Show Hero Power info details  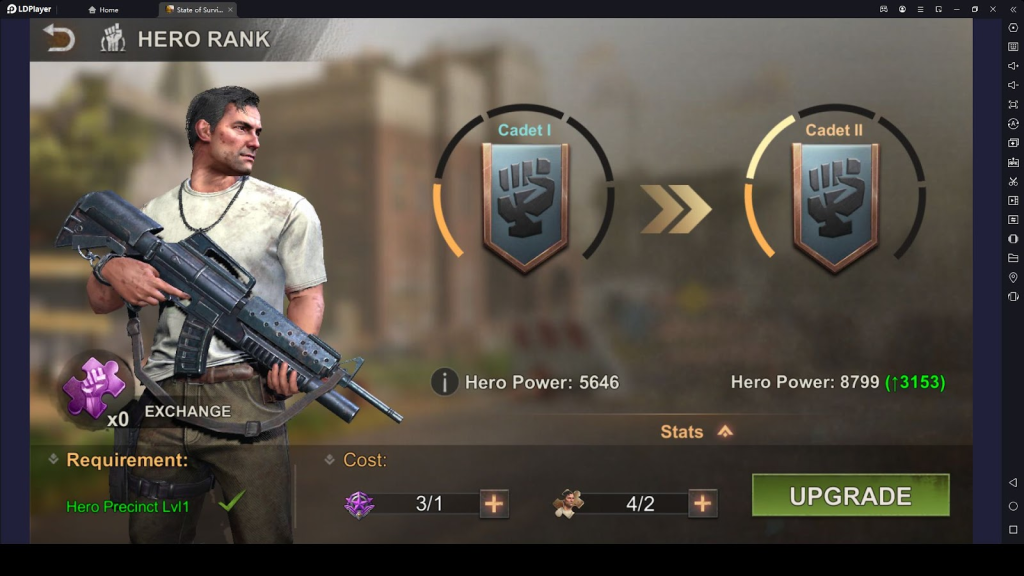(445, 382)
